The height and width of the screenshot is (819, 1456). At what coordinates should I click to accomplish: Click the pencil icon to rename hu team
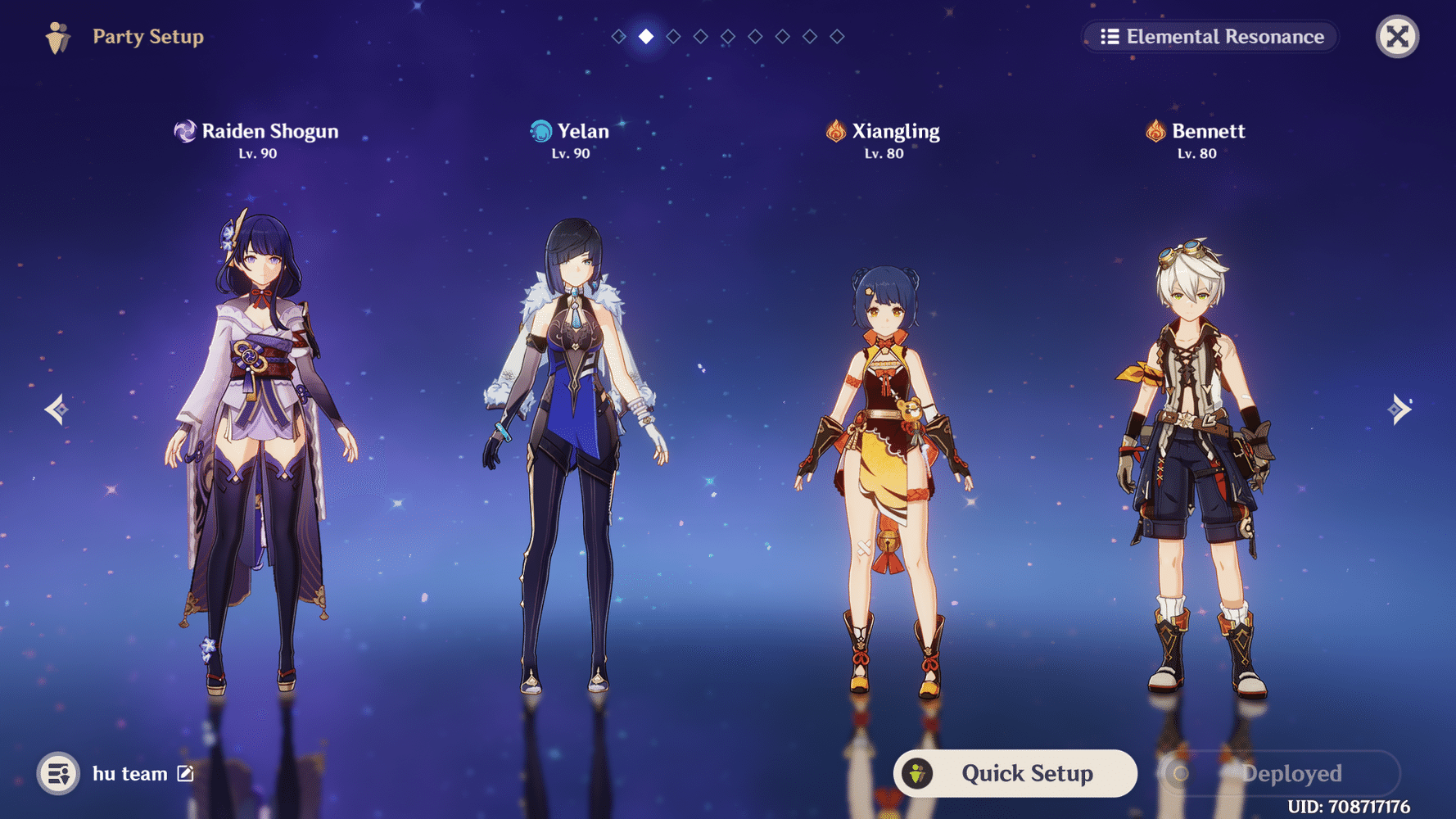tap(185, 773)
